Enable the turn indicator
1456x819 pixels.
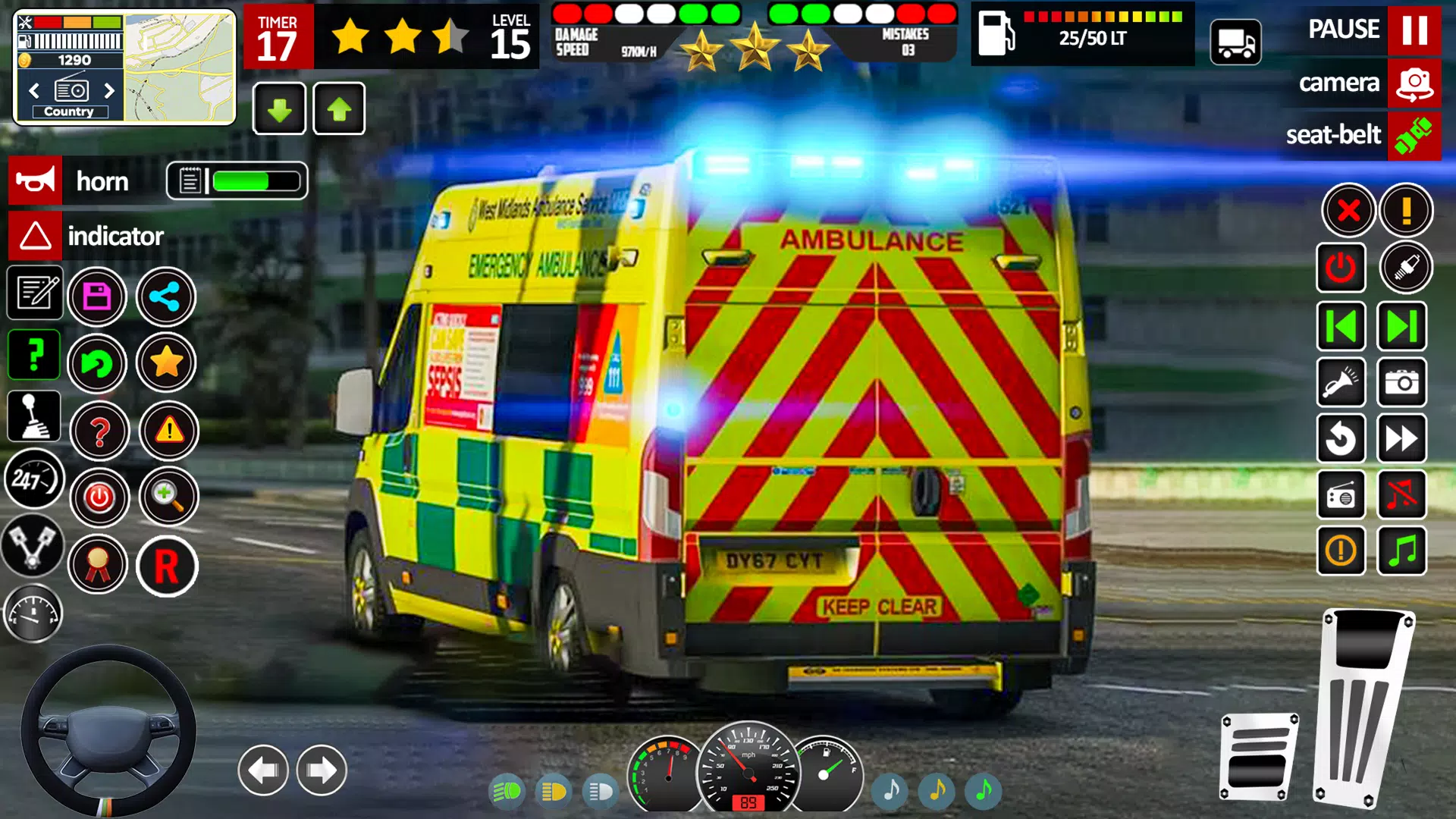coord(34,236)
